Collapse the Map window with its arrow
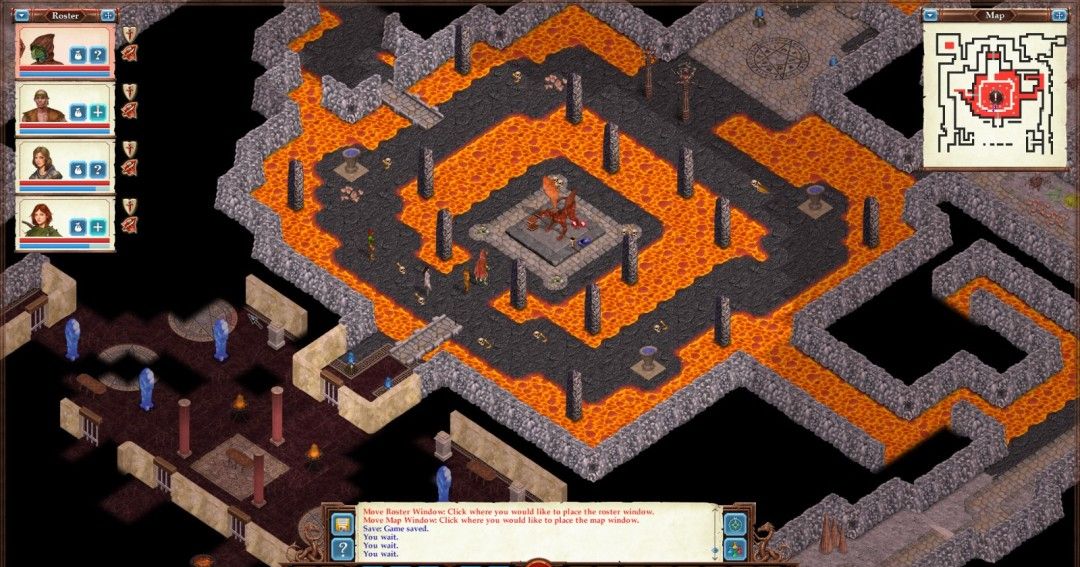Viewport: 1080px width, 567px height. [930, 15]
